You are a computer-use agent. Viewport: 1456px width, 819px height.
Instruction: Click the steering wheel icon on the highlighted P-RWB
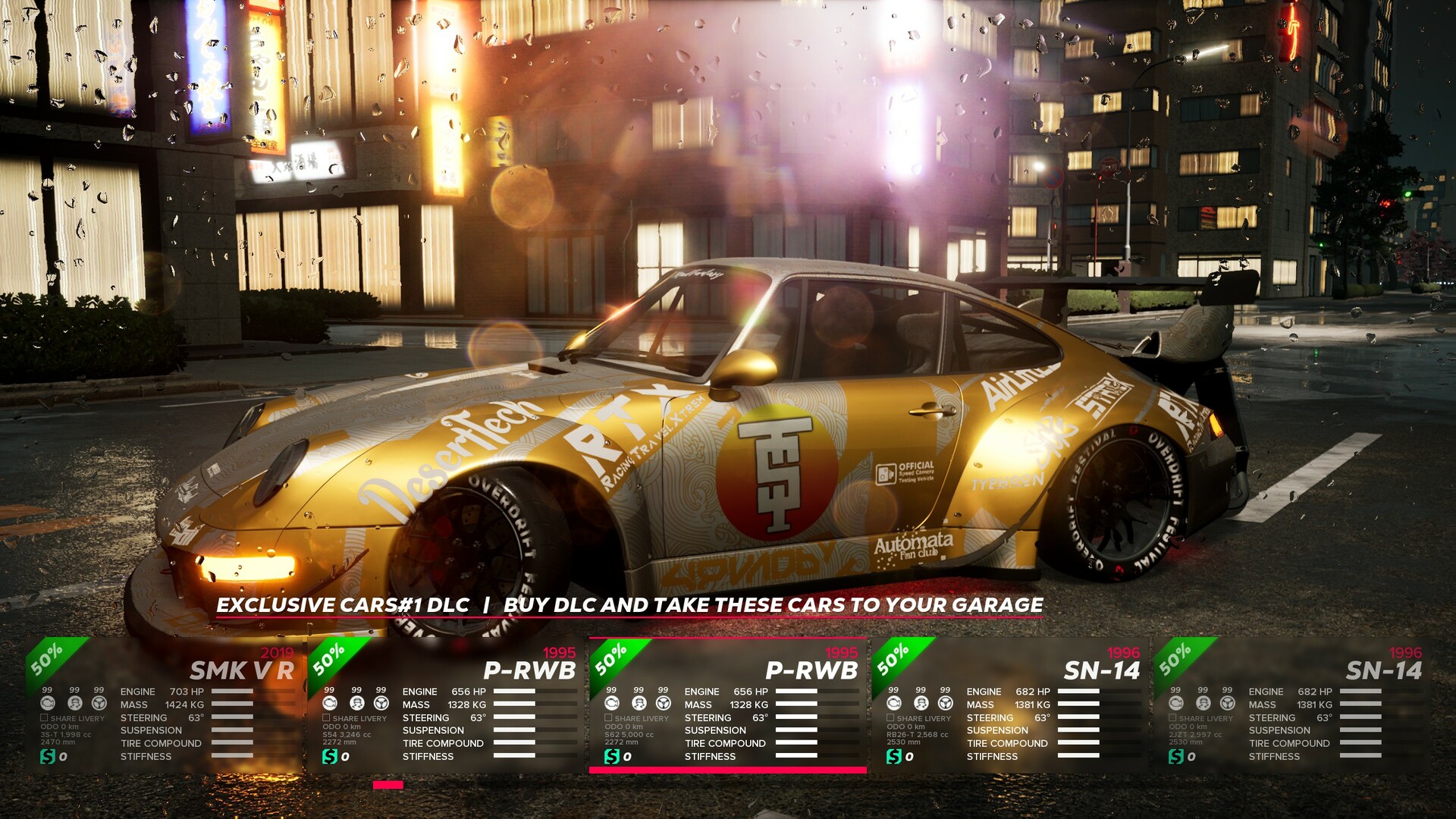(x=663, y=704)
